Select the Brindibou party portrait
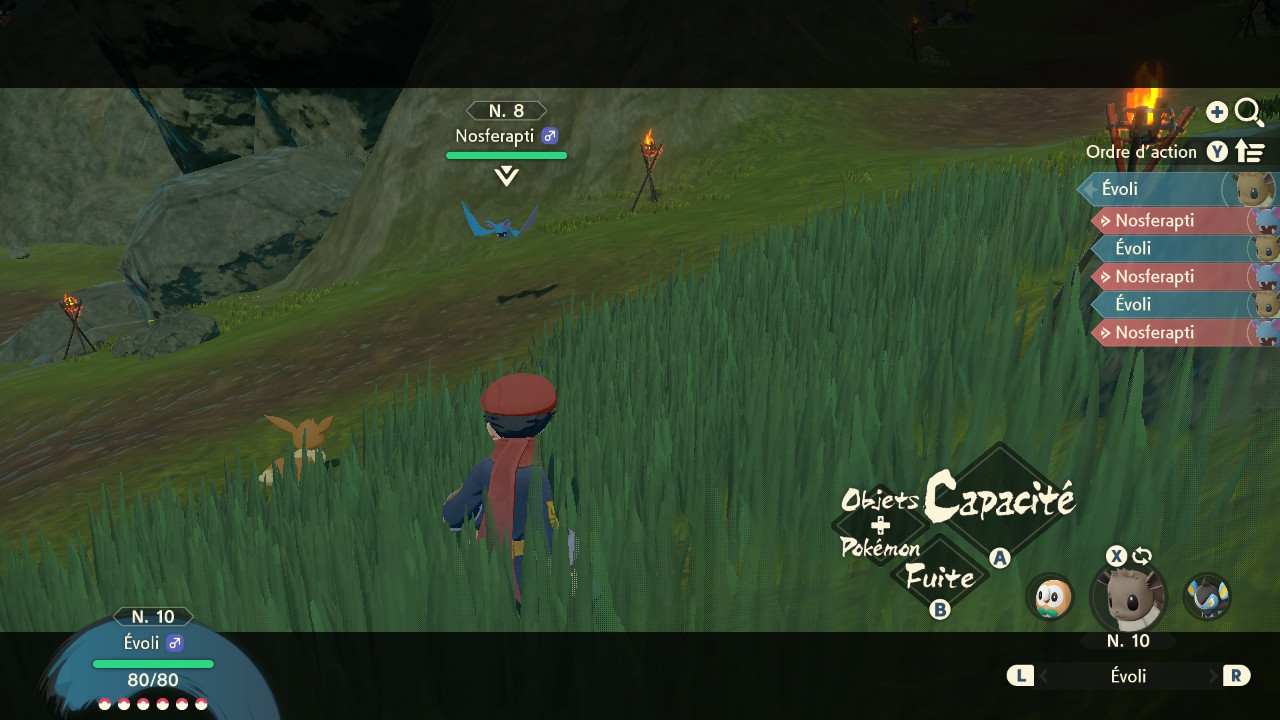The image size is (1280, 720). tap(1049, 597)
